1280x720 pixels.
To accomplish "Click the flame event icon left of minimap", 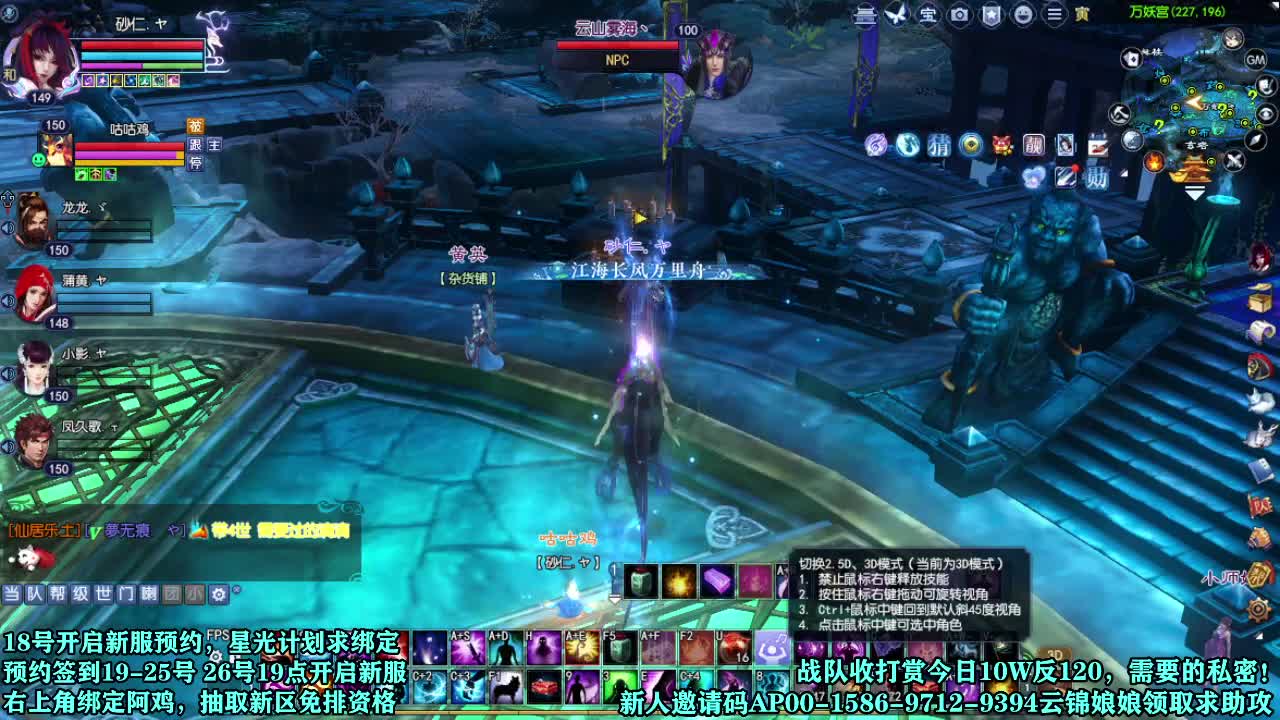I will (x=1153, y=163).
